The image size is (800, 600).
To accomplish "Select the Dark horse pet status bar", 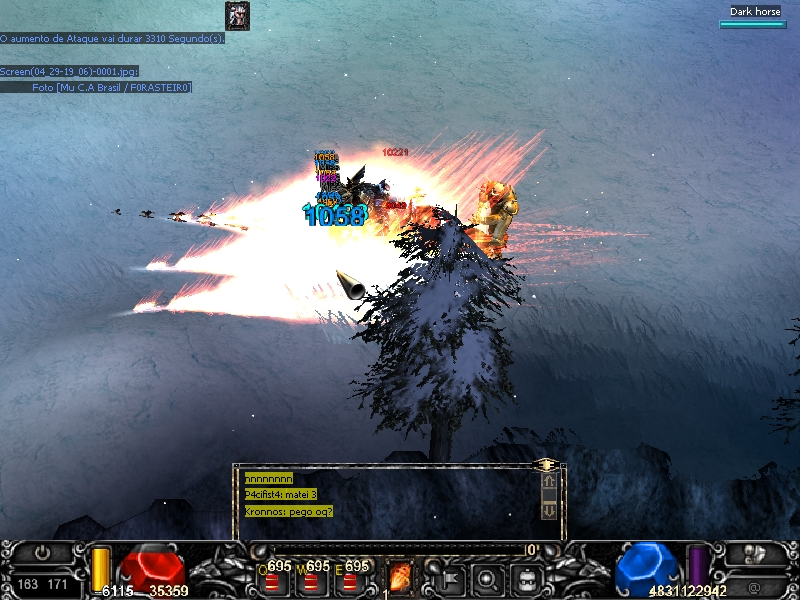I will (754, 18).
